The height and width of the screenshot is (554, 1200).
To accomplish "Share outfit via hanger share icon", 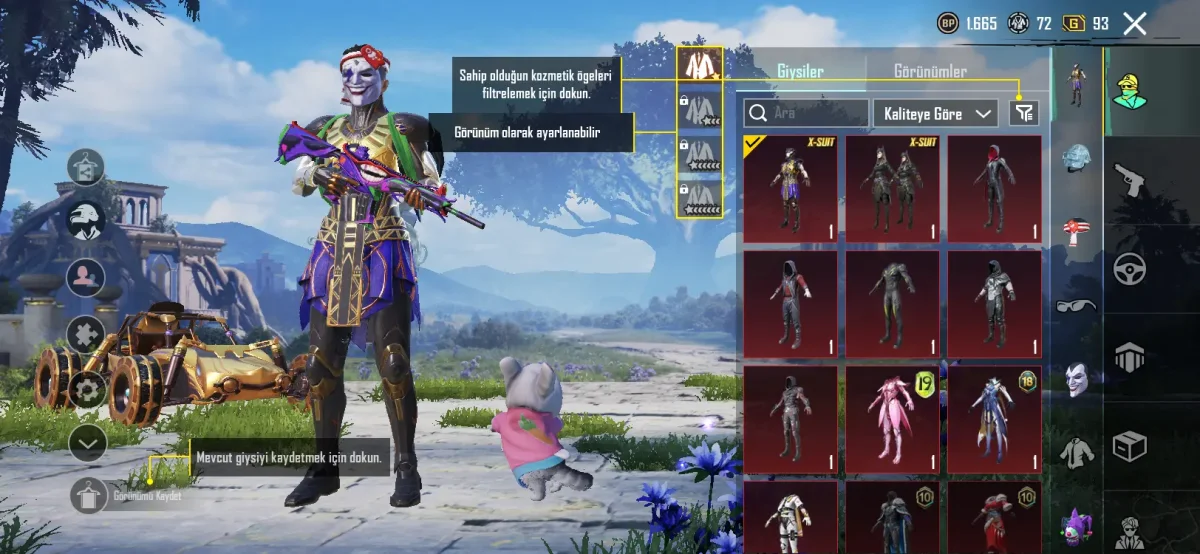I will tap(87, 168).
